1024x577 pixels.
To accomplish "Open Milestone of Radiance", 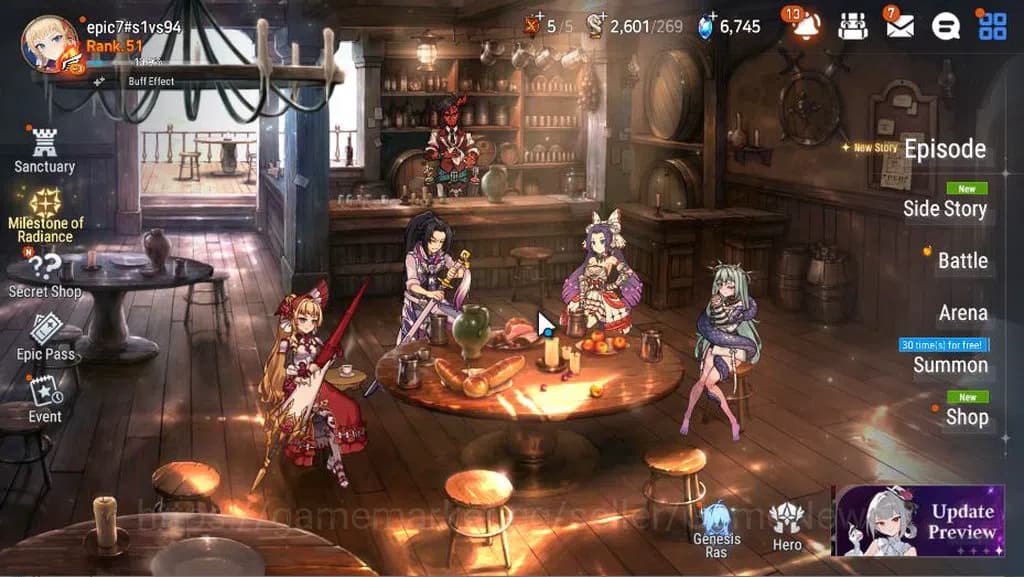I will [45, 213].
